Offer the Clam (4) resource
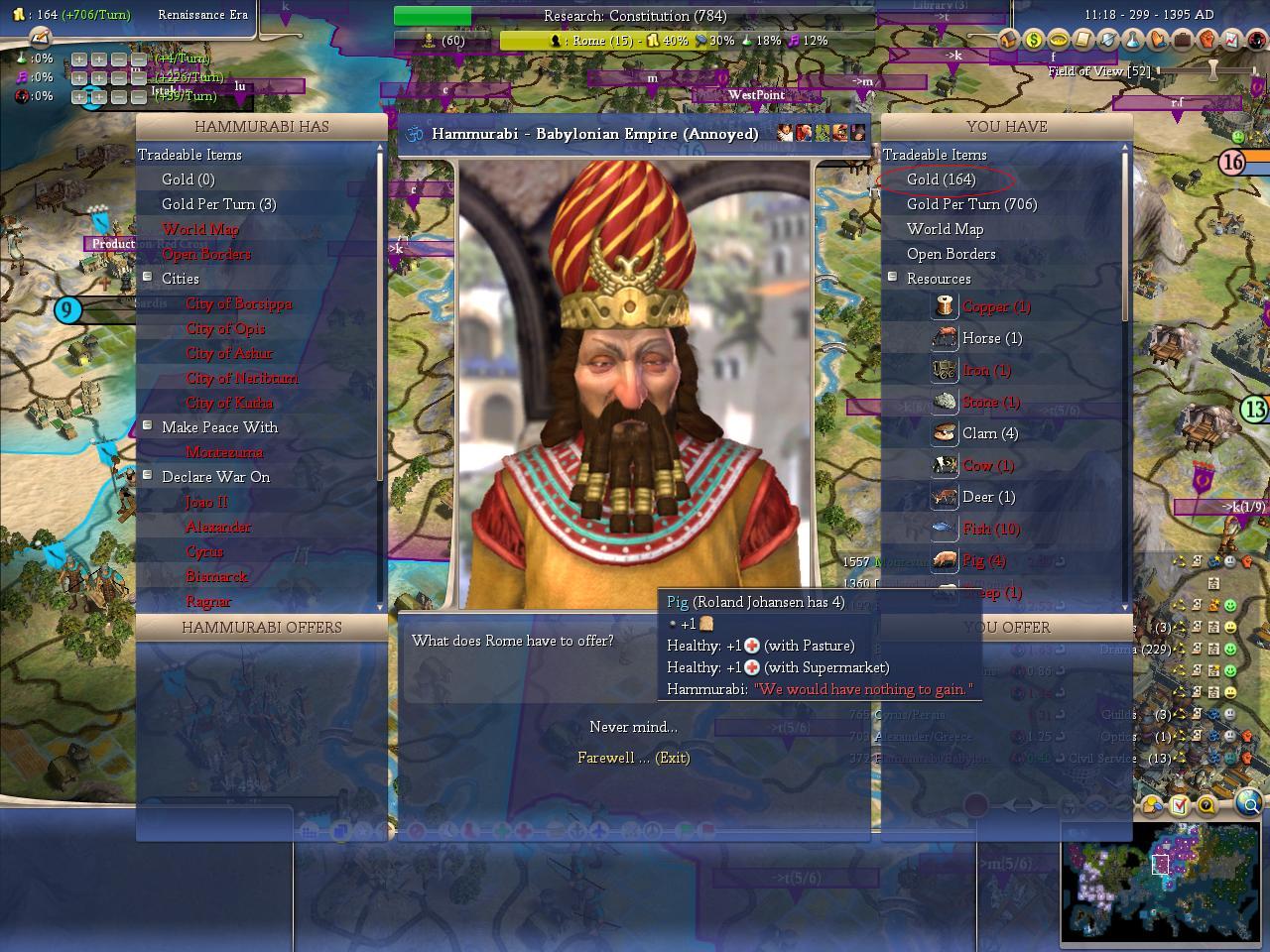Screen dimensions: 1270x952 (989, 433)
